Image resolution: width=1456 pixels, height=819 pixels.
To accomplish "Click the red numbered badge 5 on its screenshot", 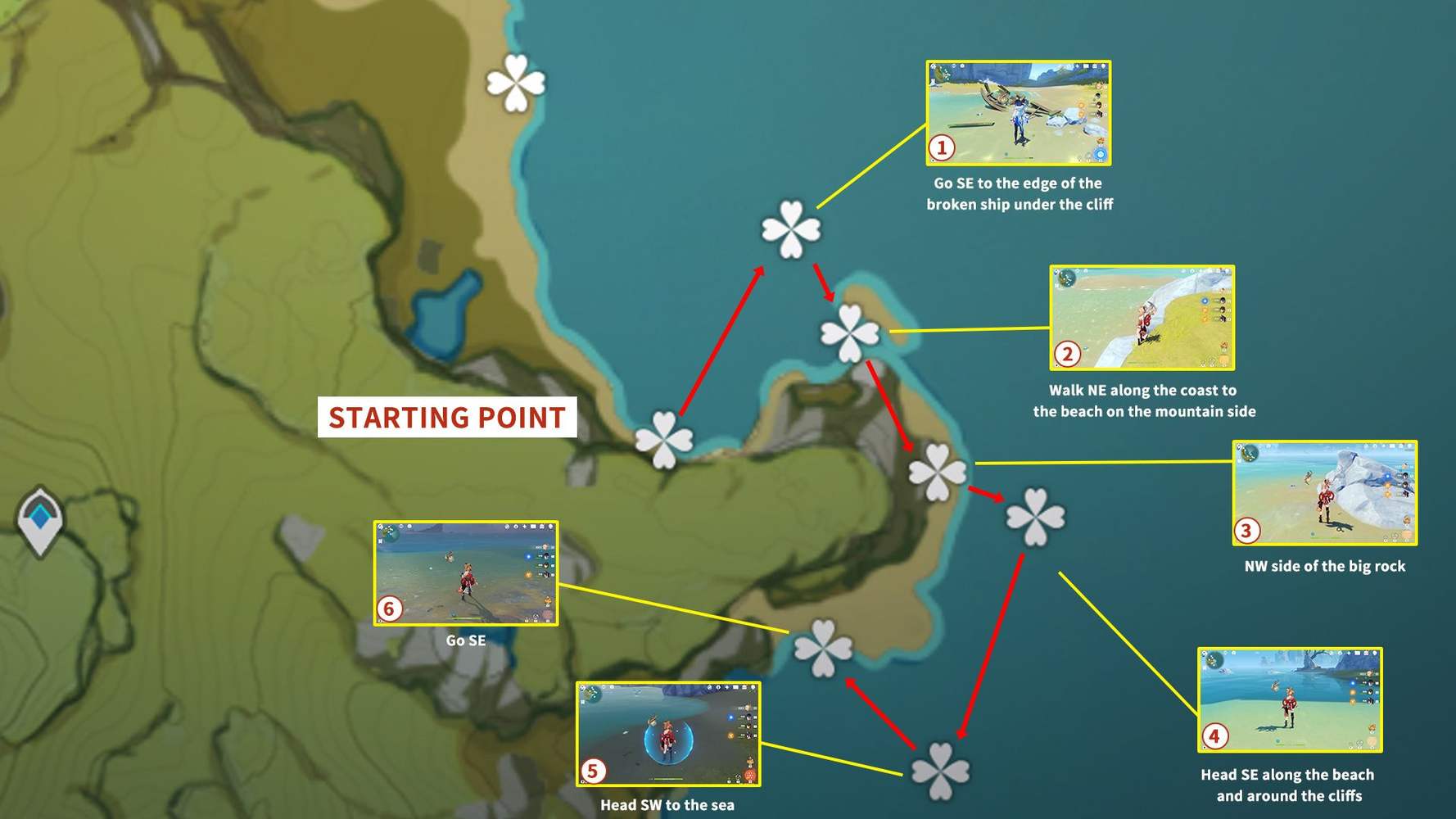I will [x=591, y=771].
